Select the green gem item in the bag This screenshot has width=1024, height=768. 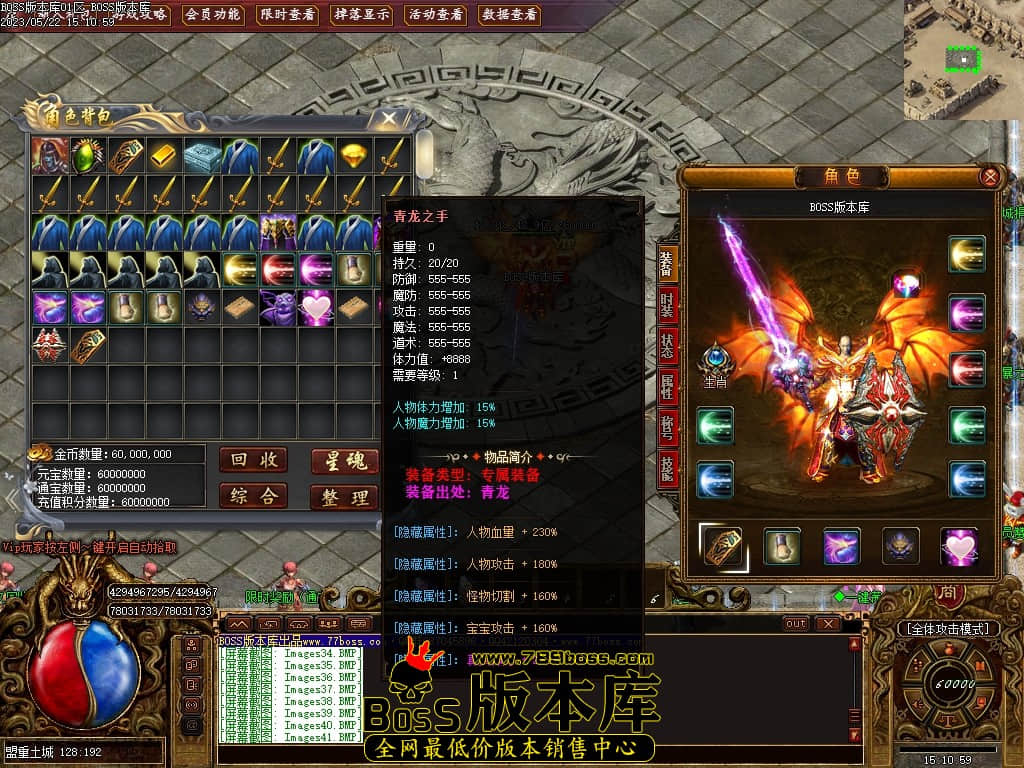coord(87,156)
